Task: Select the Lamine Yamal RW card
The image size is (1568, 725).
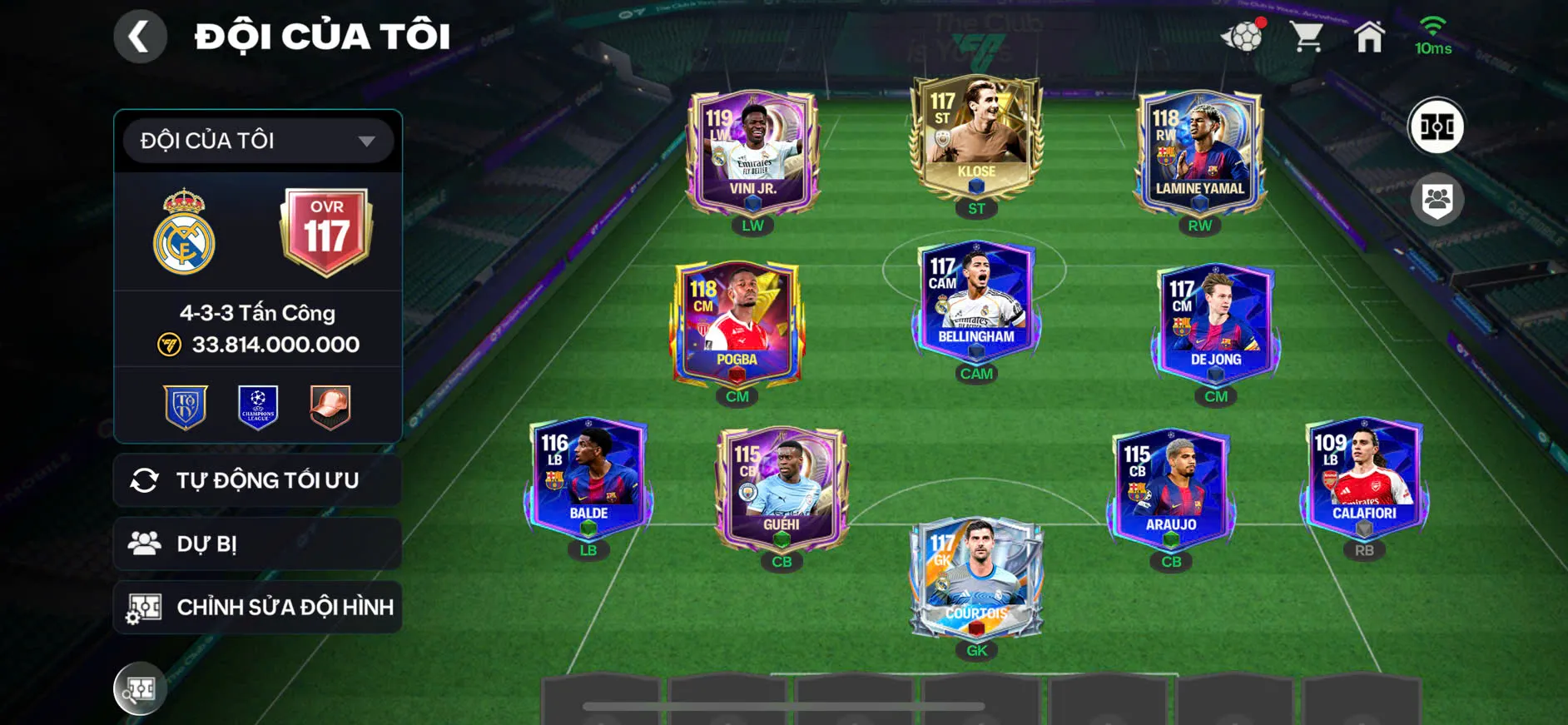Action: tap(1199, 154)
